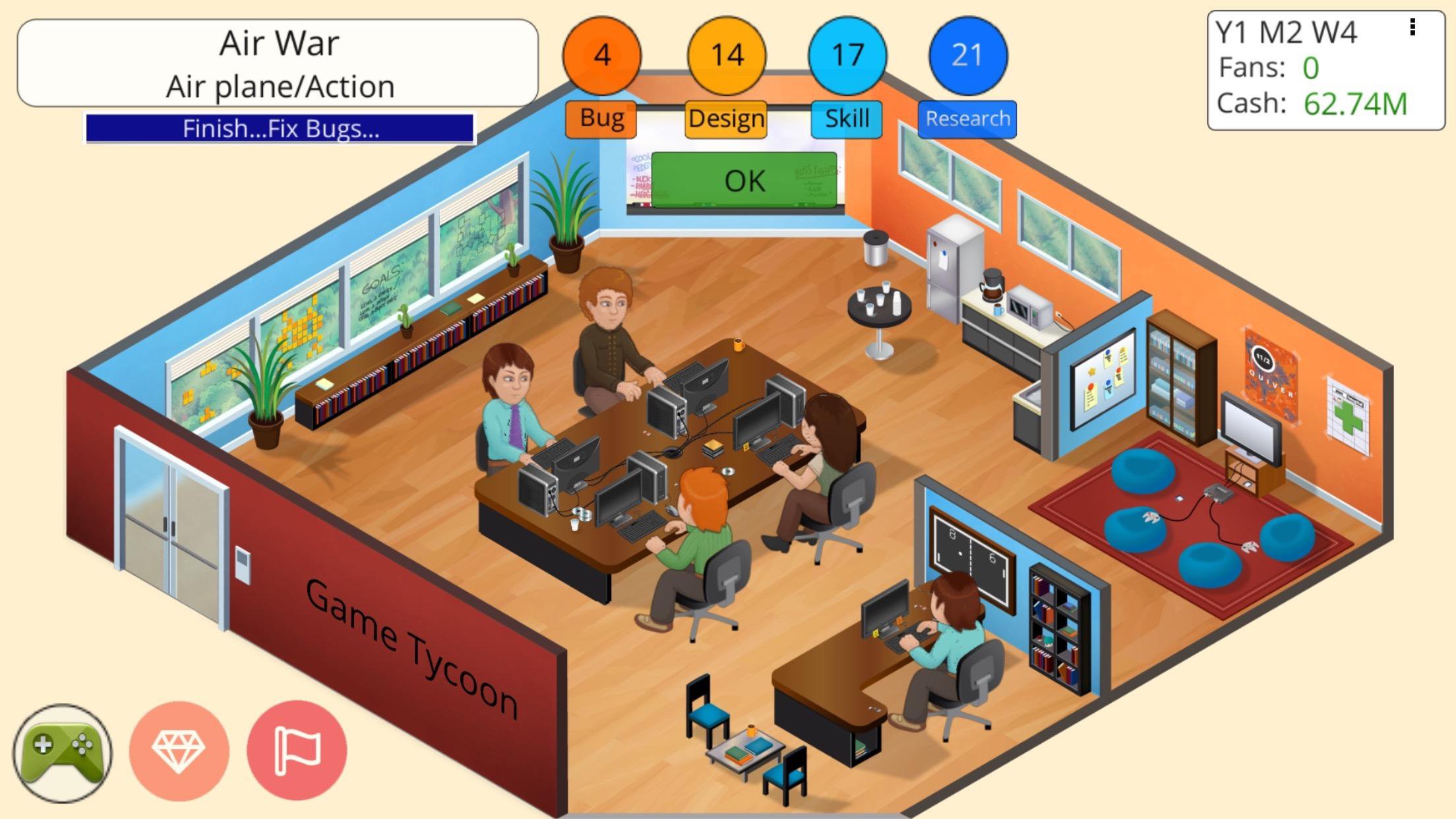
Task: Click the Skill label tag
Action: point(847,119)
